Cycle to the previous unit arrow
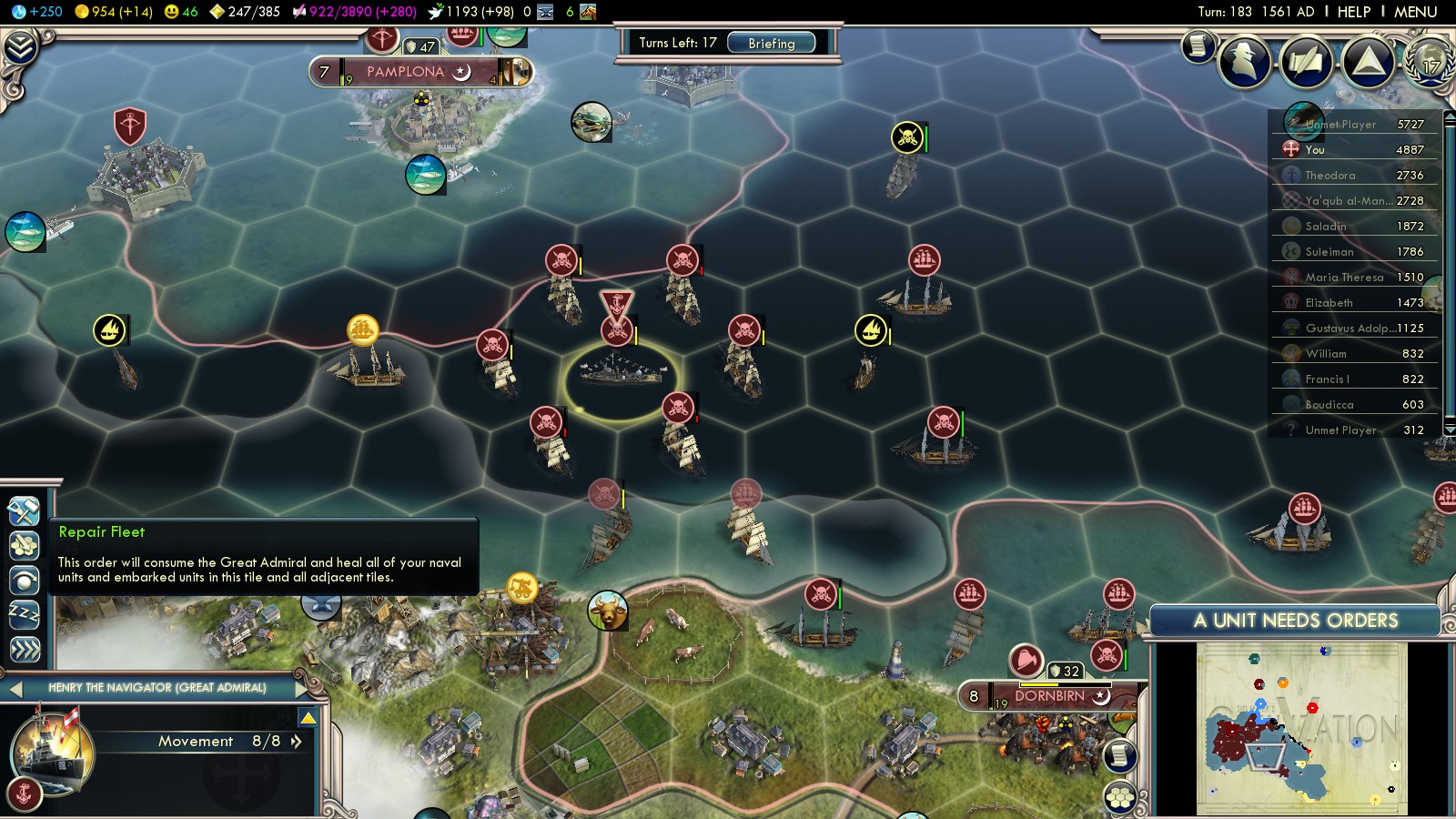The image size is (1456, 819). [x=15, y=689]
